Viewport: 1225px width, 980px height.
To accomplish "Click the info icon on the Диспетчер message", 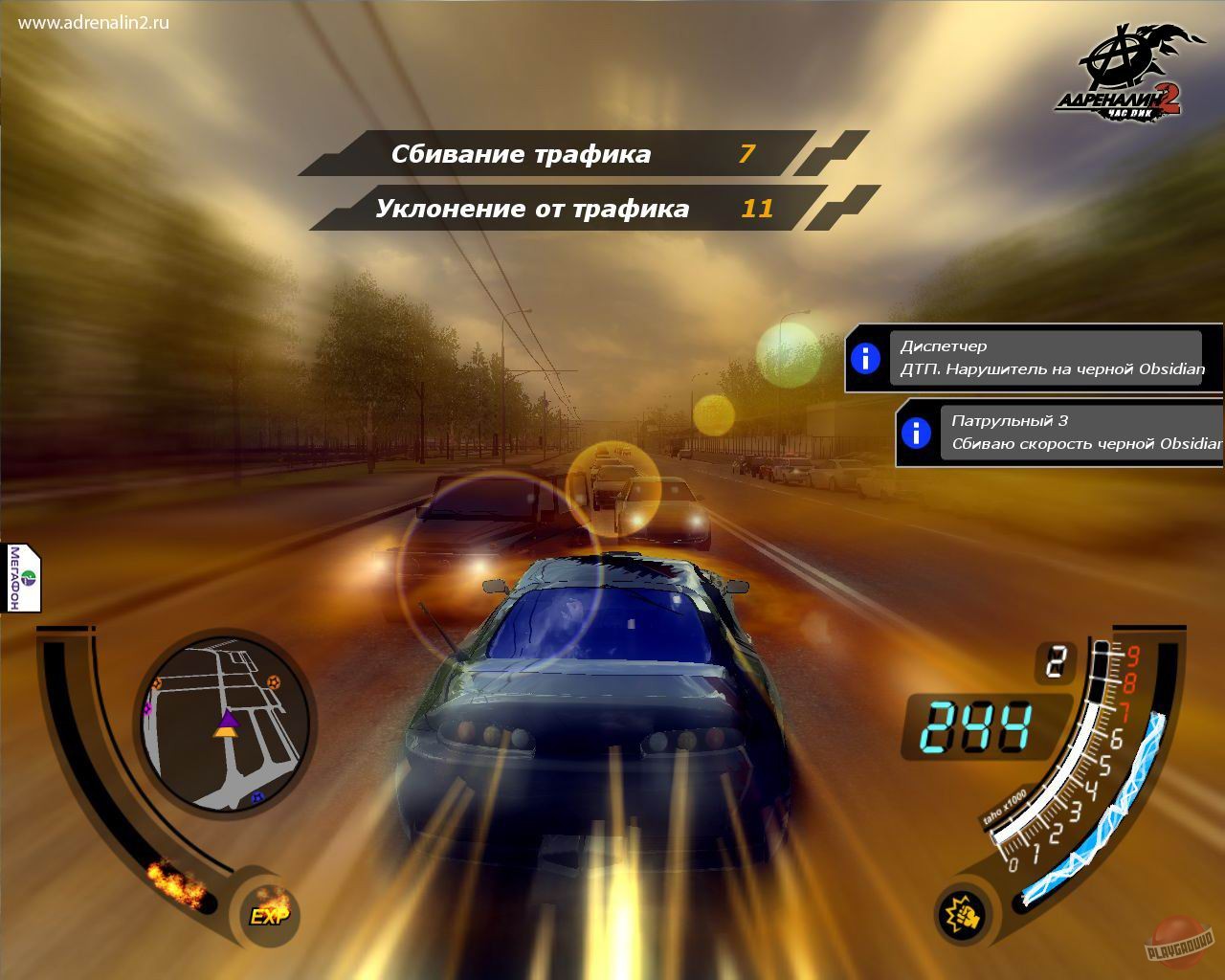I will click(867, 359).
